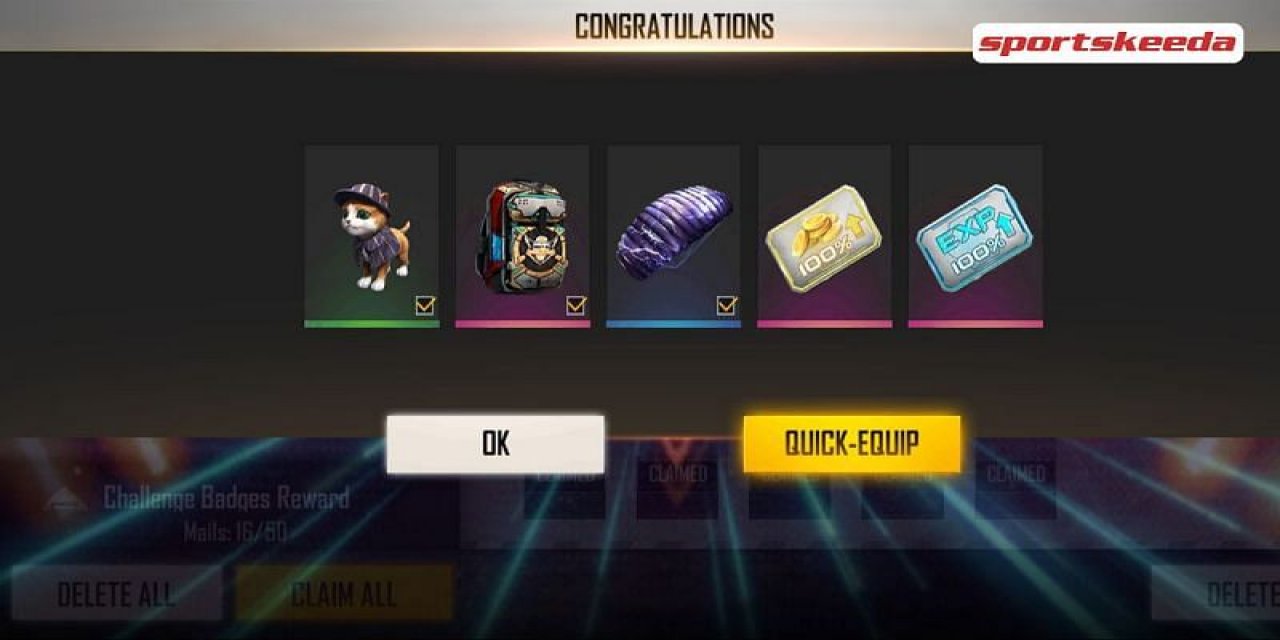Pick the purple parachute reward card
This screenshot has height=640, width=1280.
click(673, 235)
